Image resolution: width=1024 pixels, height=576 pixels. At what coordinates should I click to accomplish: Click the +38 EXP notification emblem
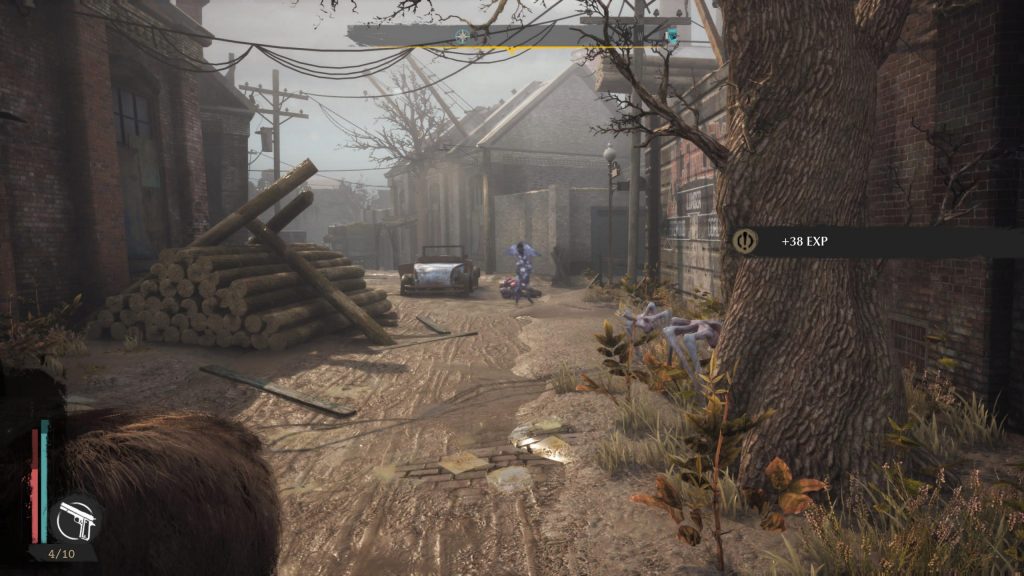[746, 241]
